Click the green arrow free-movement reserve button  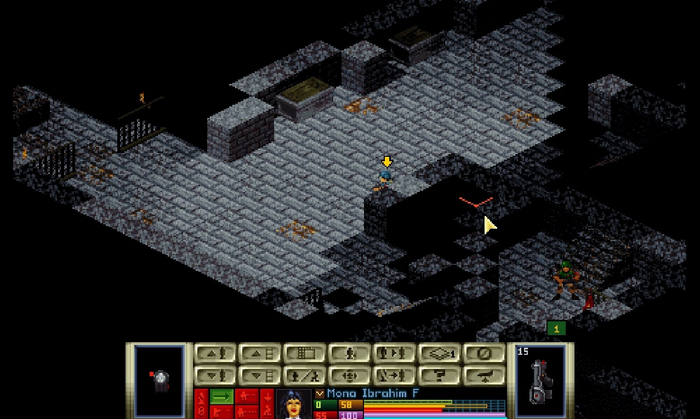[x=220, y=397]
